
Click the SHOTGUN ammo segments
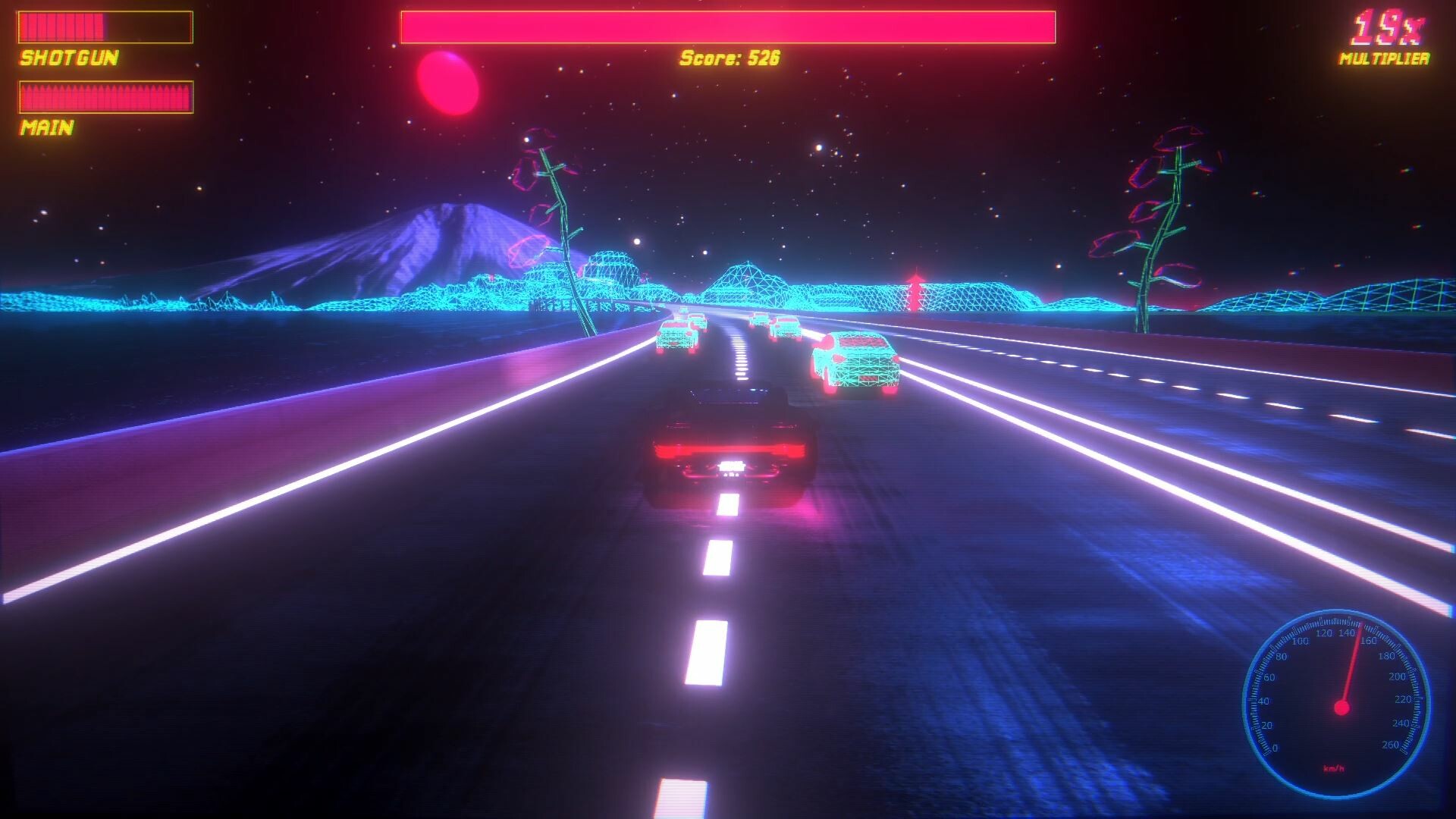click(64, 25)
